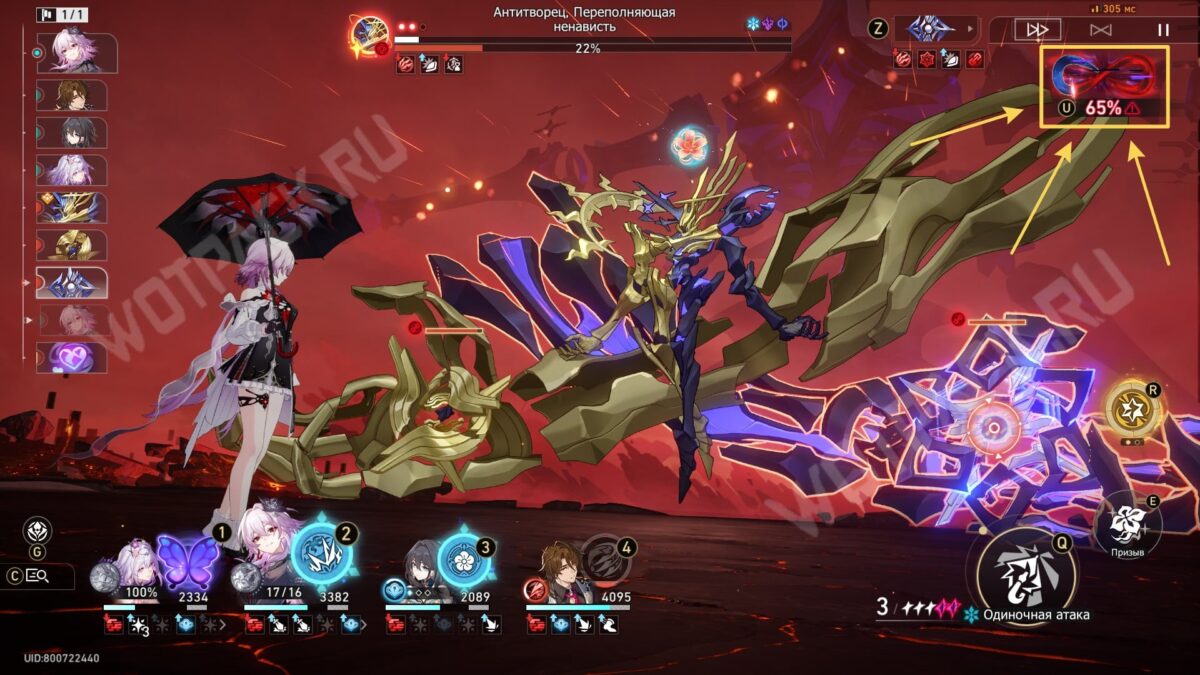This screenshot has width=1200, height=675.
Task: Activate the Призыв skill
Action: (1127, 520)
